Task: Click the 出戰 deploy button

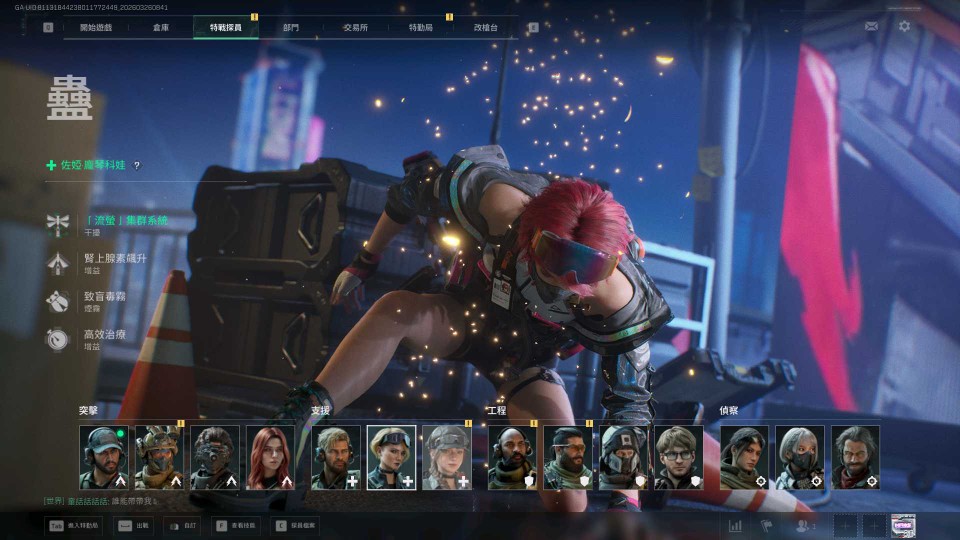Action: [x=133, y=524]
